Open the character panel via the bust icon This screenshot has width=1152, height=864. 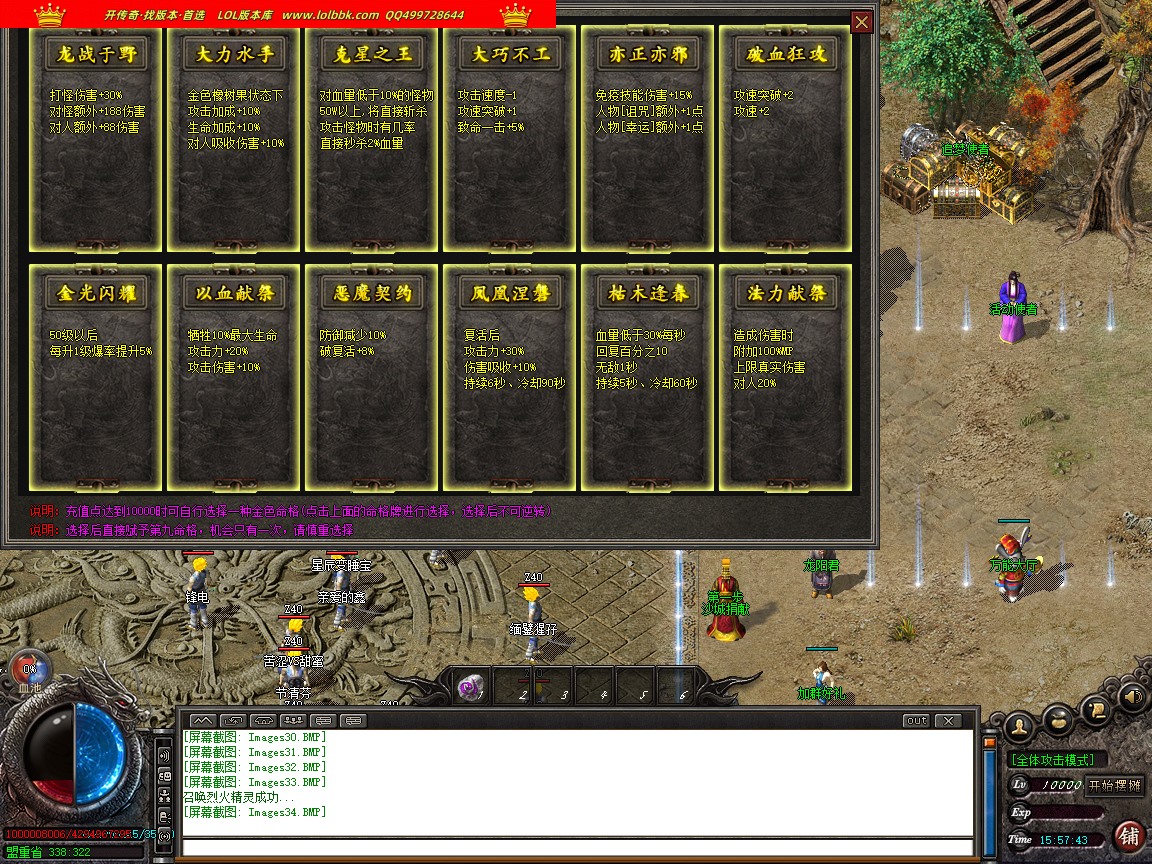click(x=1018, y=725)
